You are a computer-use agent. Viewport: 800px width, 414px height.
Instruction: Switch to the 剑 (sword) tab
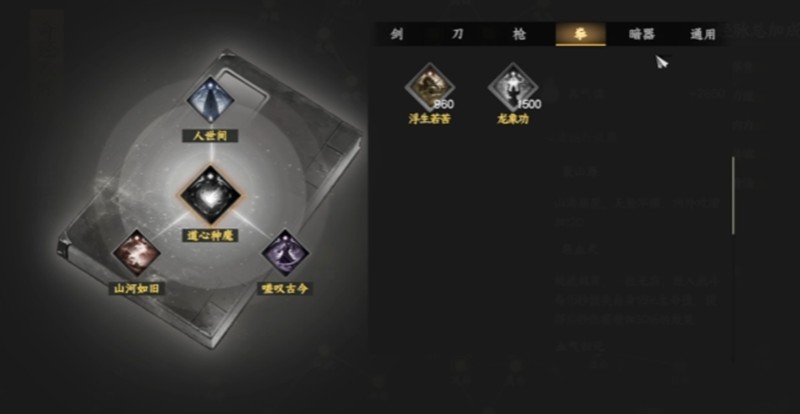(397, 34)
